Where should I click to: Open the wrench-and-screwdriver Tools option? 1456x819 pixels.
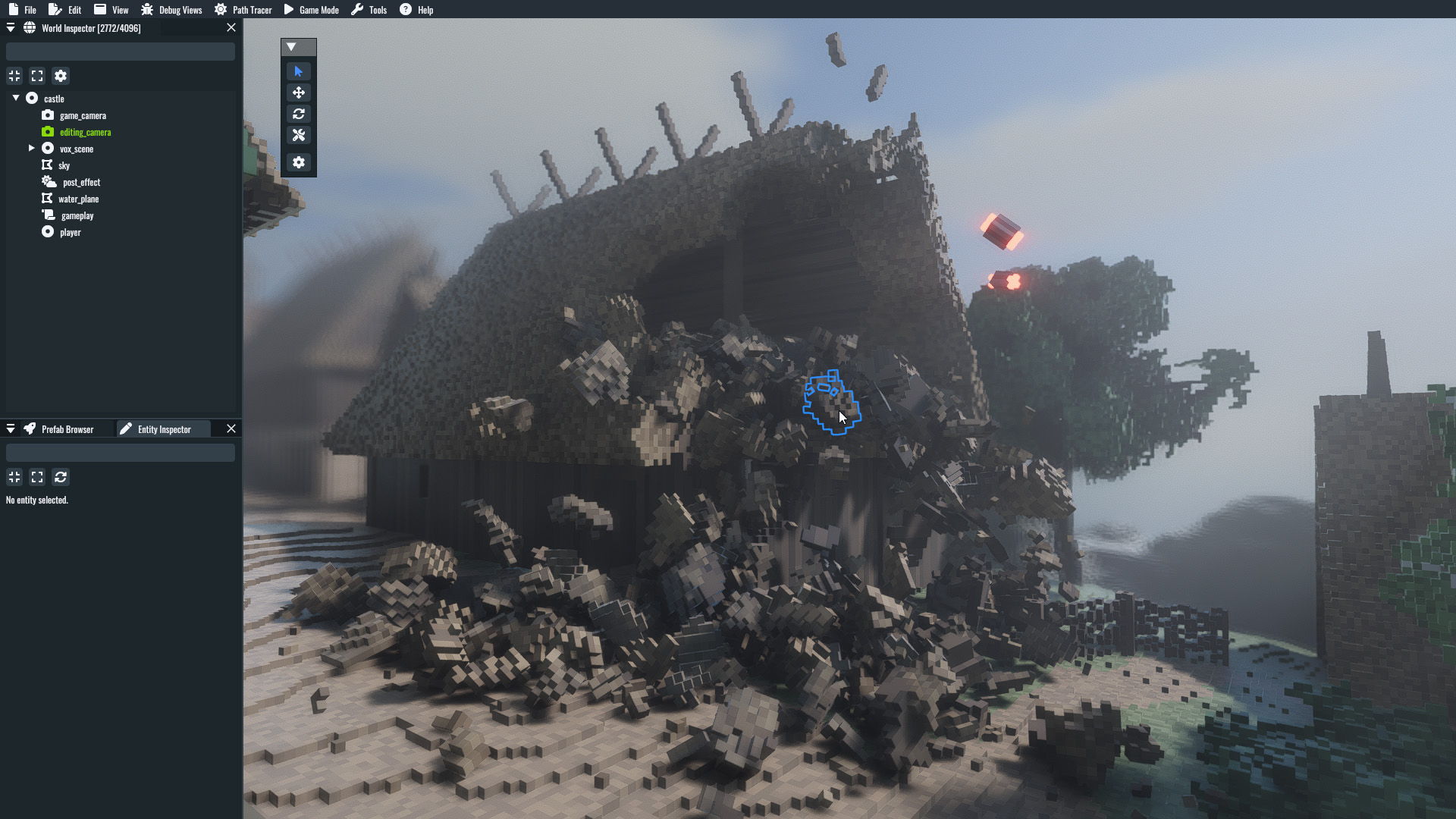(298, 135)
